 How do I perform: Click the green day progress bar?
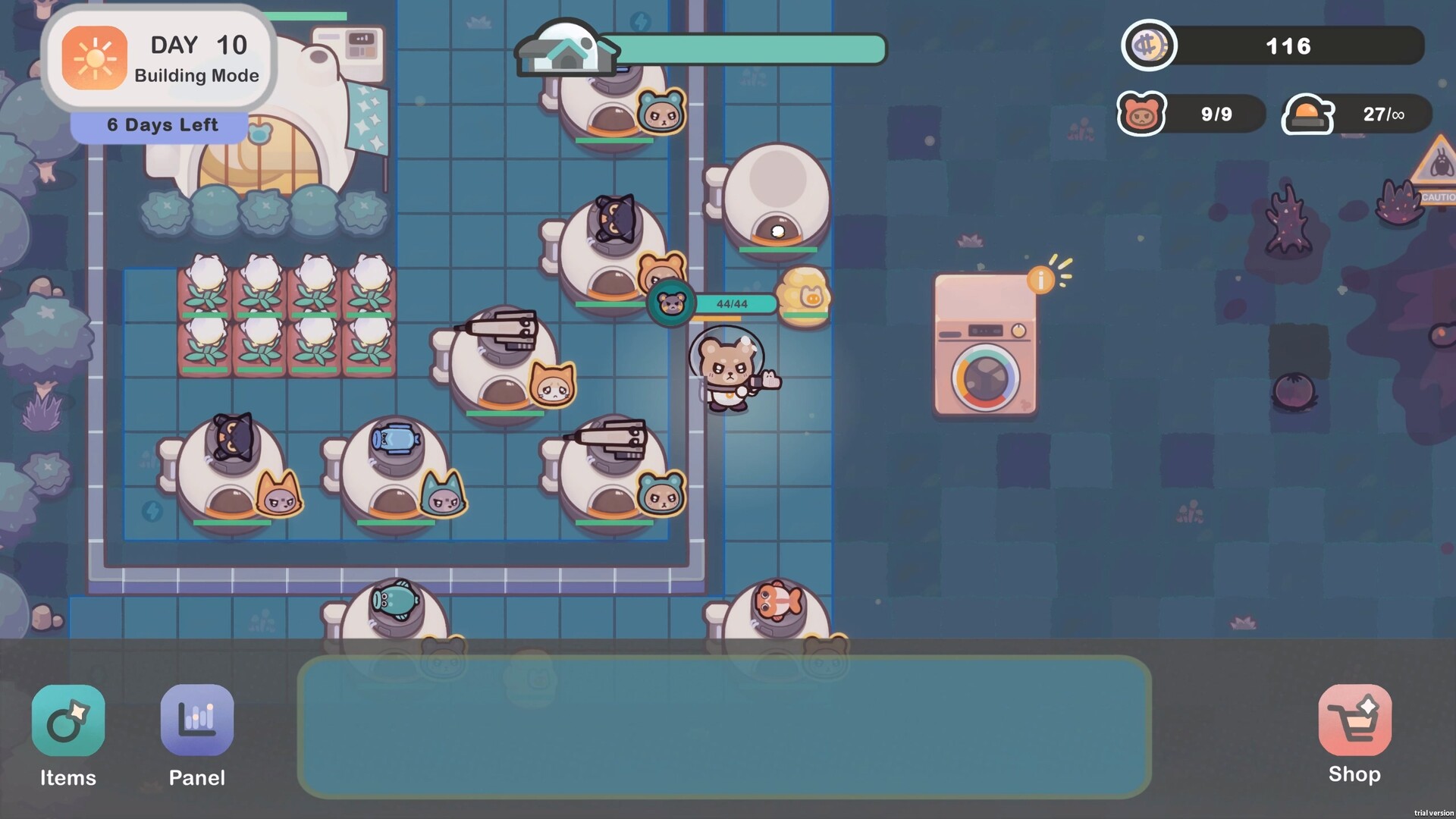[751, 49]
